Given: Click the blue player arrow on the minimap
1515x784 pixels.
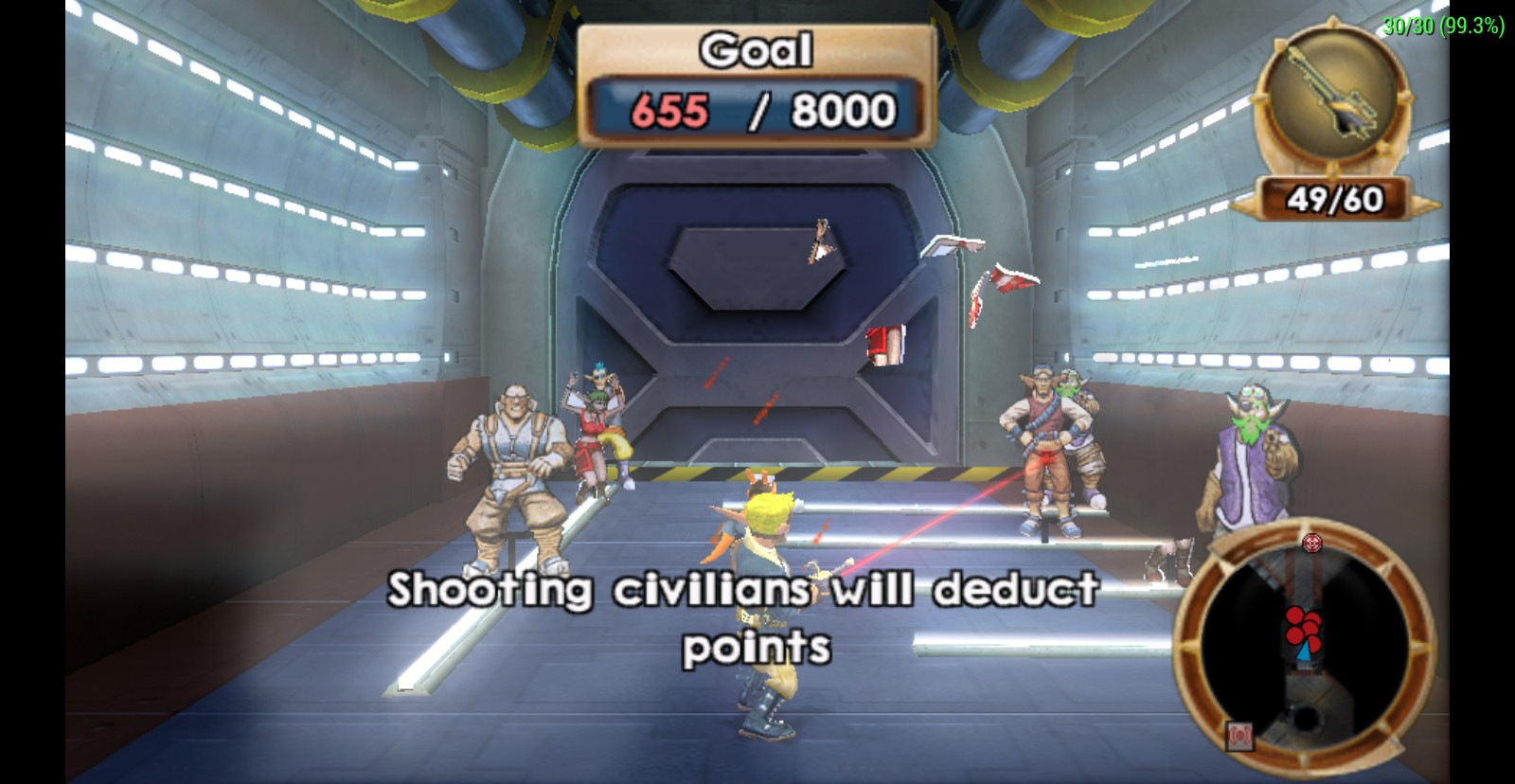Looking at the screenshot, I should (x=1307, y=649).
